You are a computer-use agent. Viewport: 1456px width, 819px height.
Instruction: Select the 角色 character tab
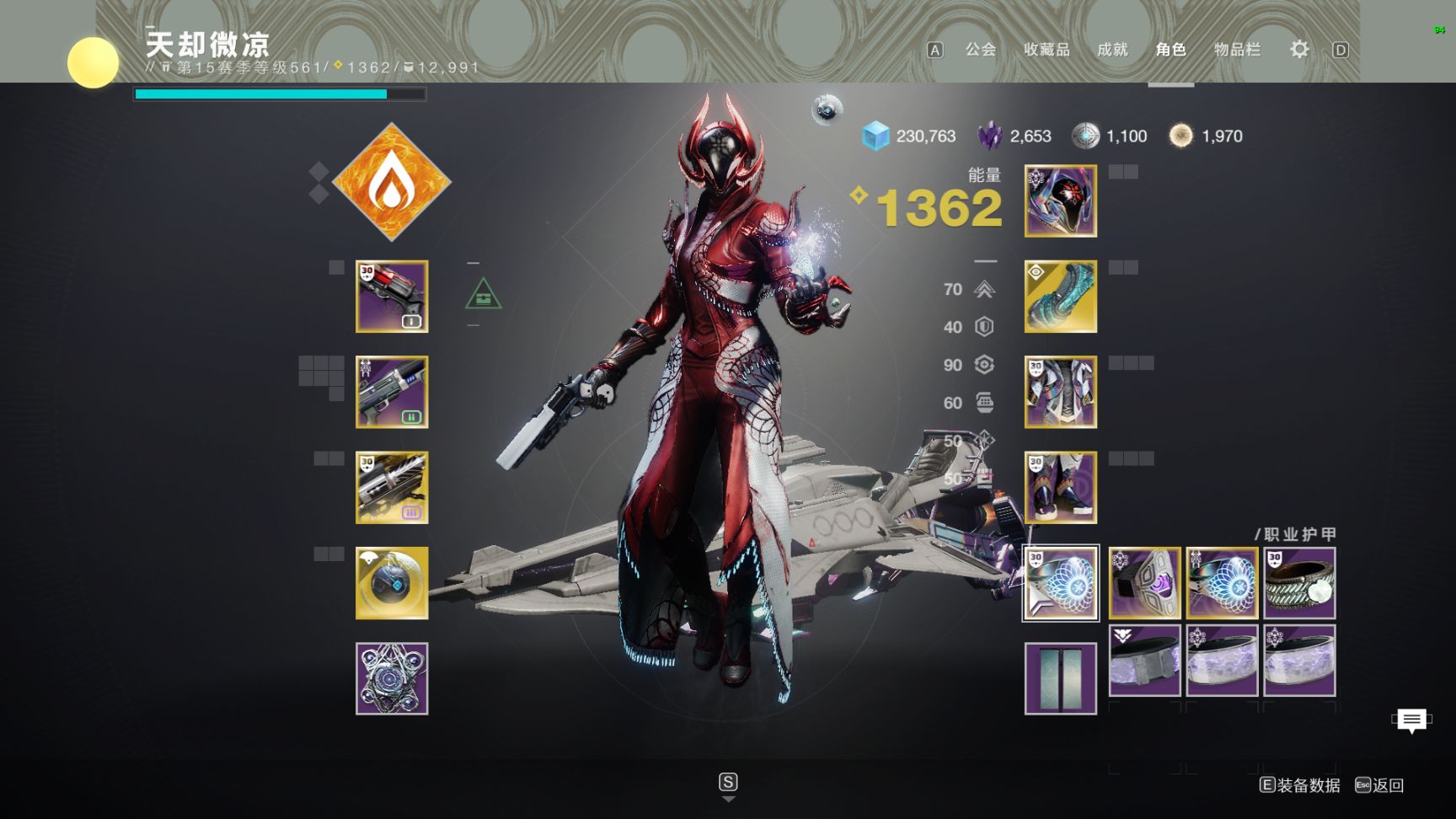[1170, 50]
